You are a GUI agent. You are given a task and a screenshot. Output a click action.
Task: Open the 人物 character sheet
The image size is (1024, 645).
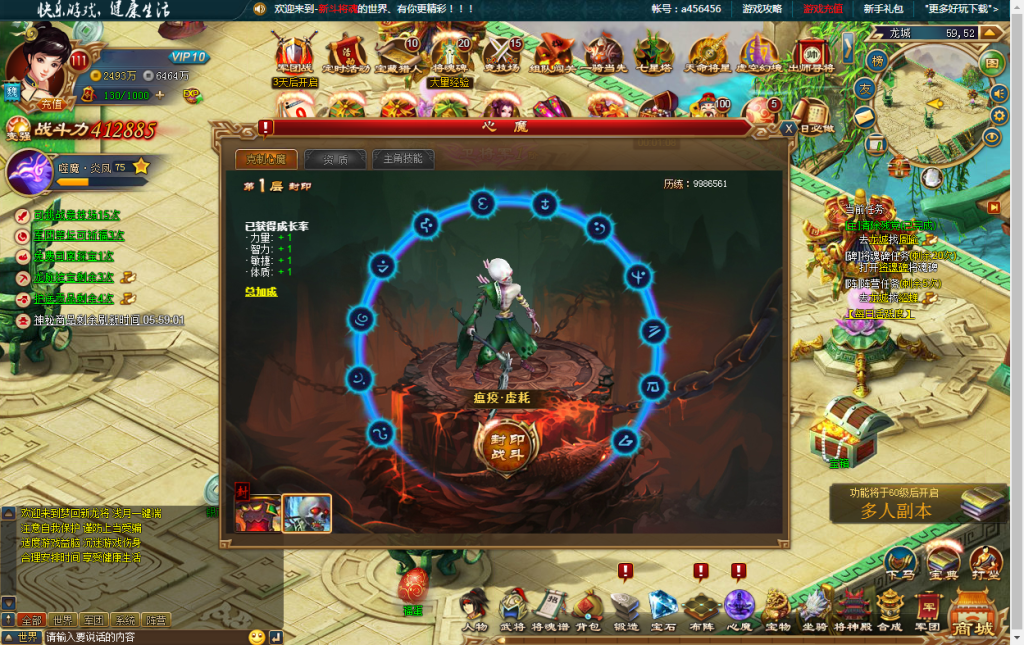tap(475, 610)
